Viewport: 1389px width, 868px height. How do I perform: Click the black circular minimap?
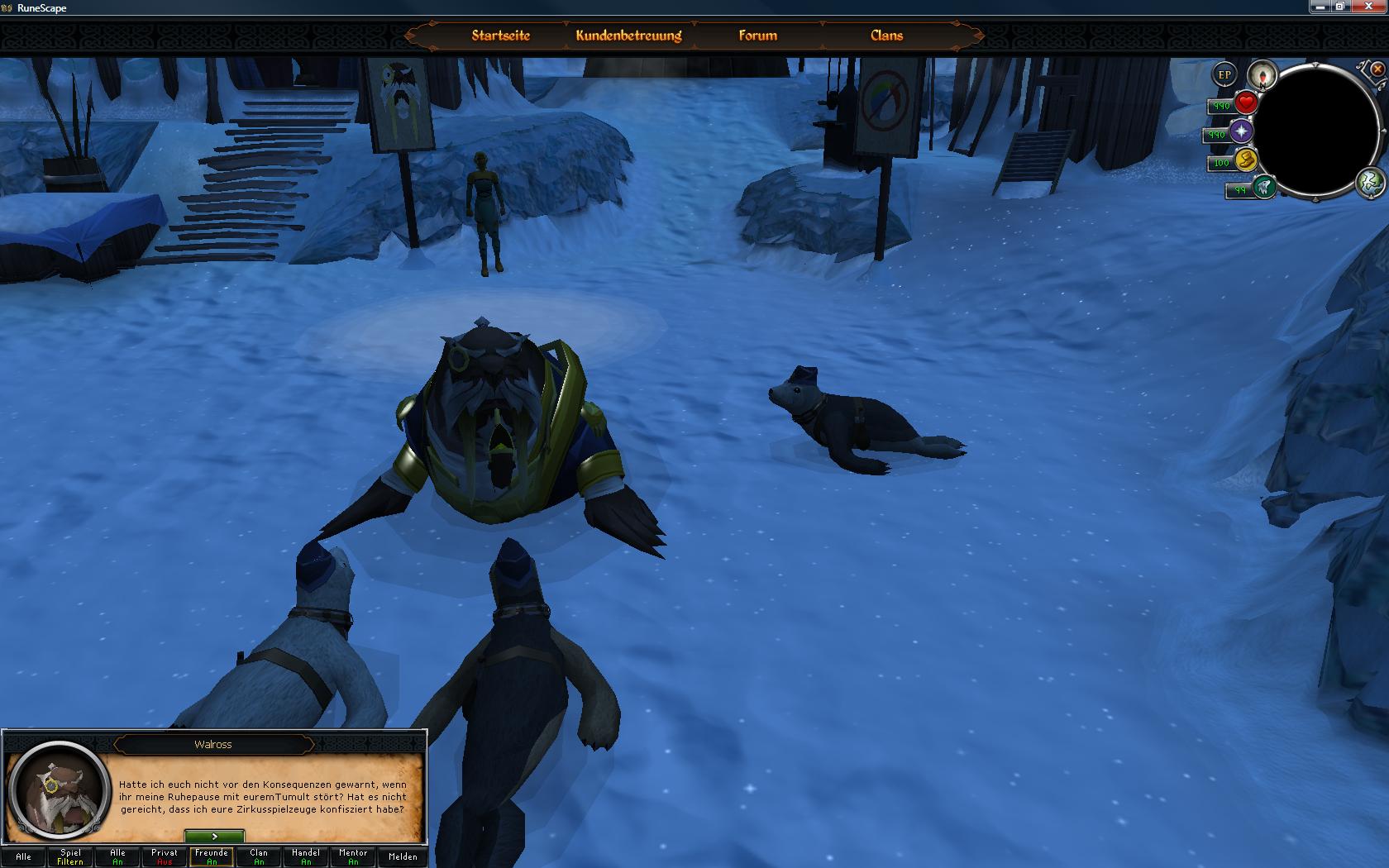1317,130
